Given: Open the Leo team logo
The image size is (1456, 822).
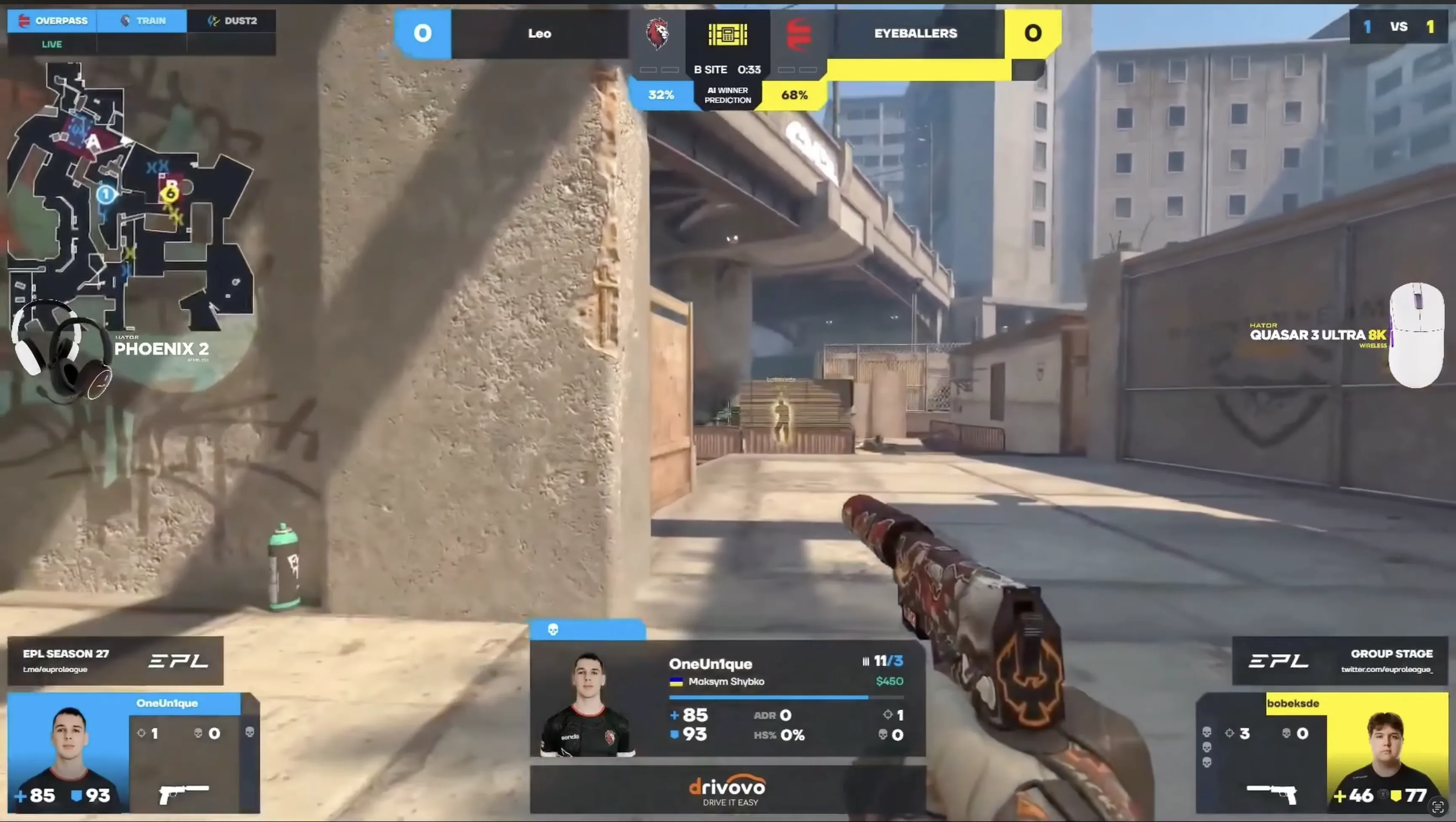Looking at the screenshot, I should [x=657, y=34].
